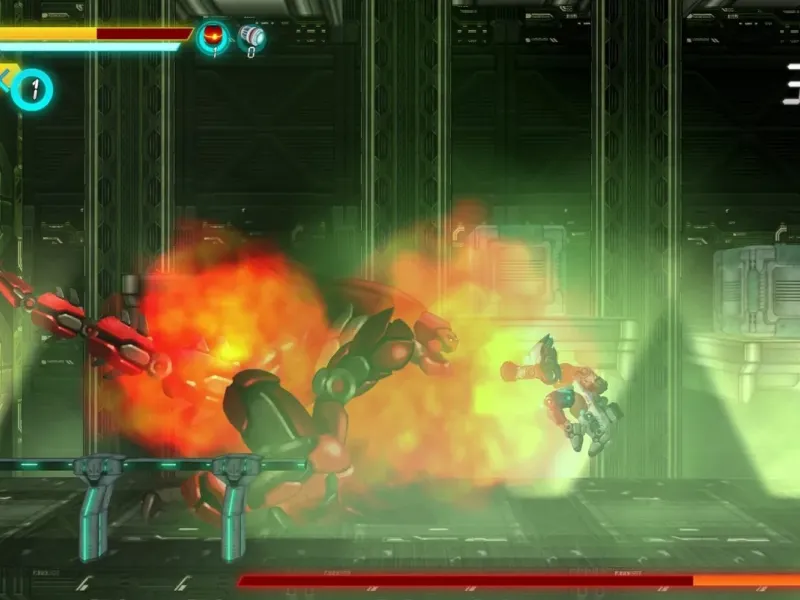
Task: Select the red helmet item icon
Action: click(212, 37)
